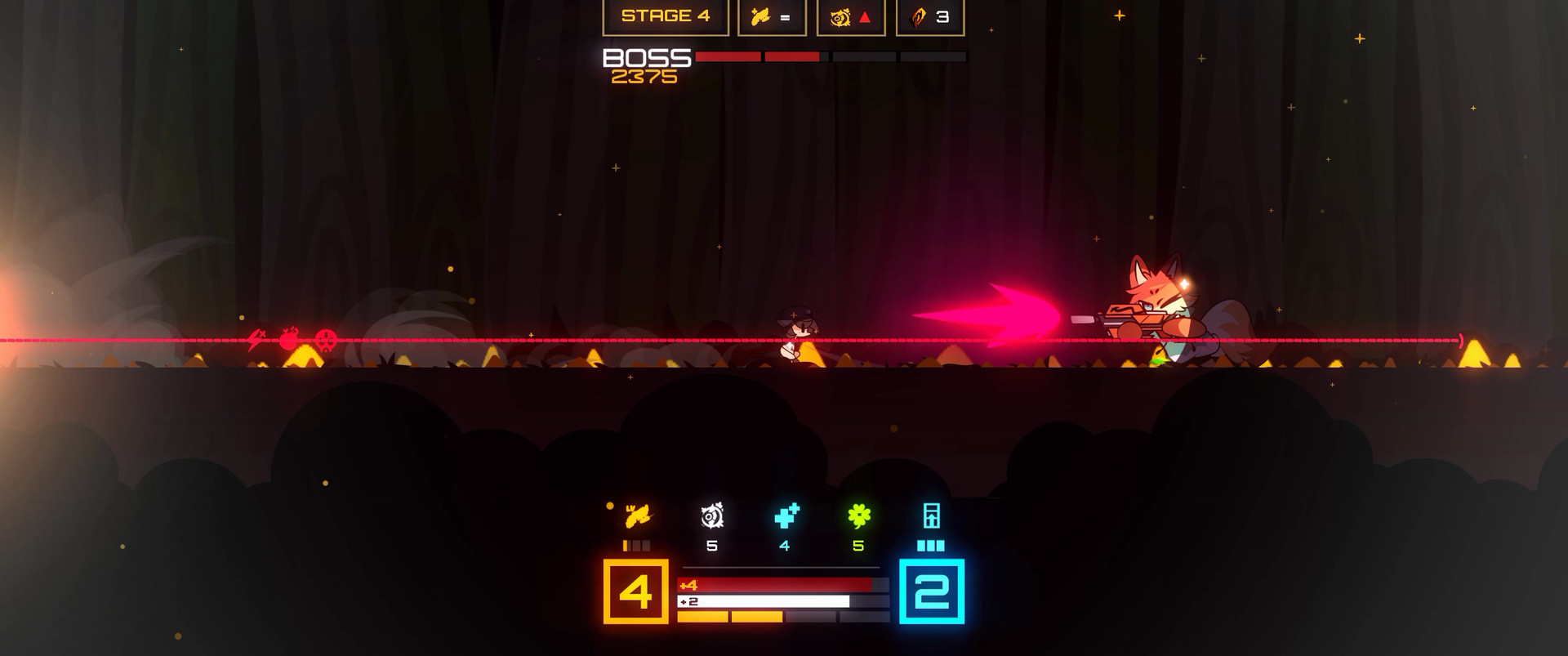This screenshot has width=1568, height=656.
Task: Click the yellow comet level icon above the orange tile
Action: [637, 516]
